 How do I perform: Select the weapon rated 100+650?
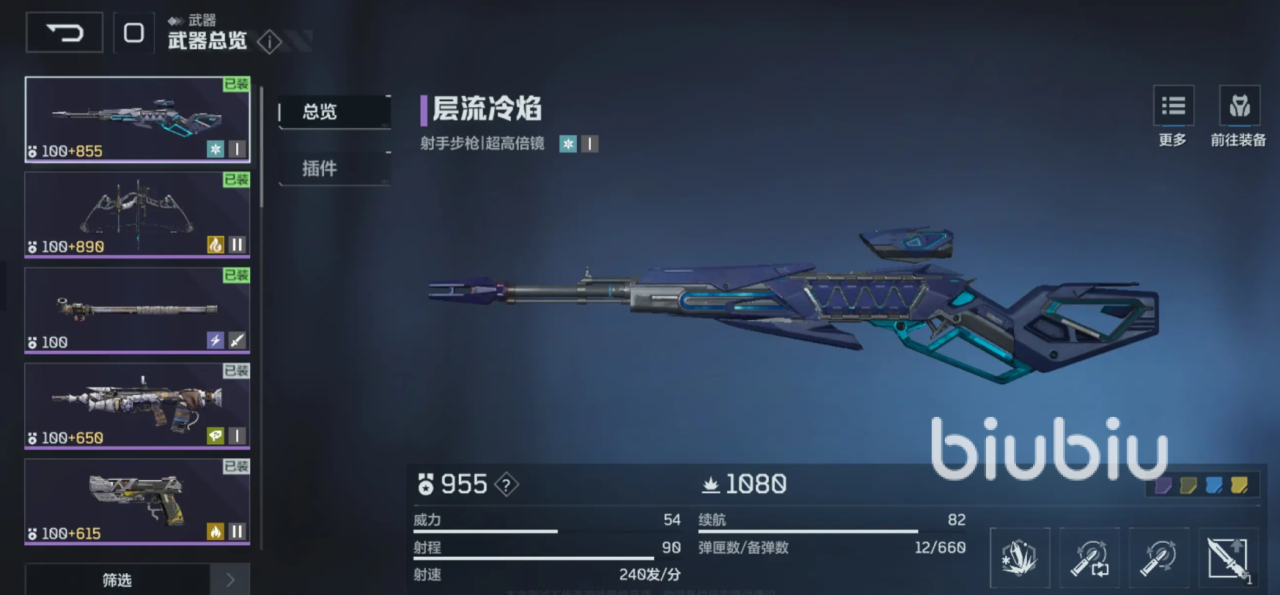pyautogui.click(x=137, y=406)
